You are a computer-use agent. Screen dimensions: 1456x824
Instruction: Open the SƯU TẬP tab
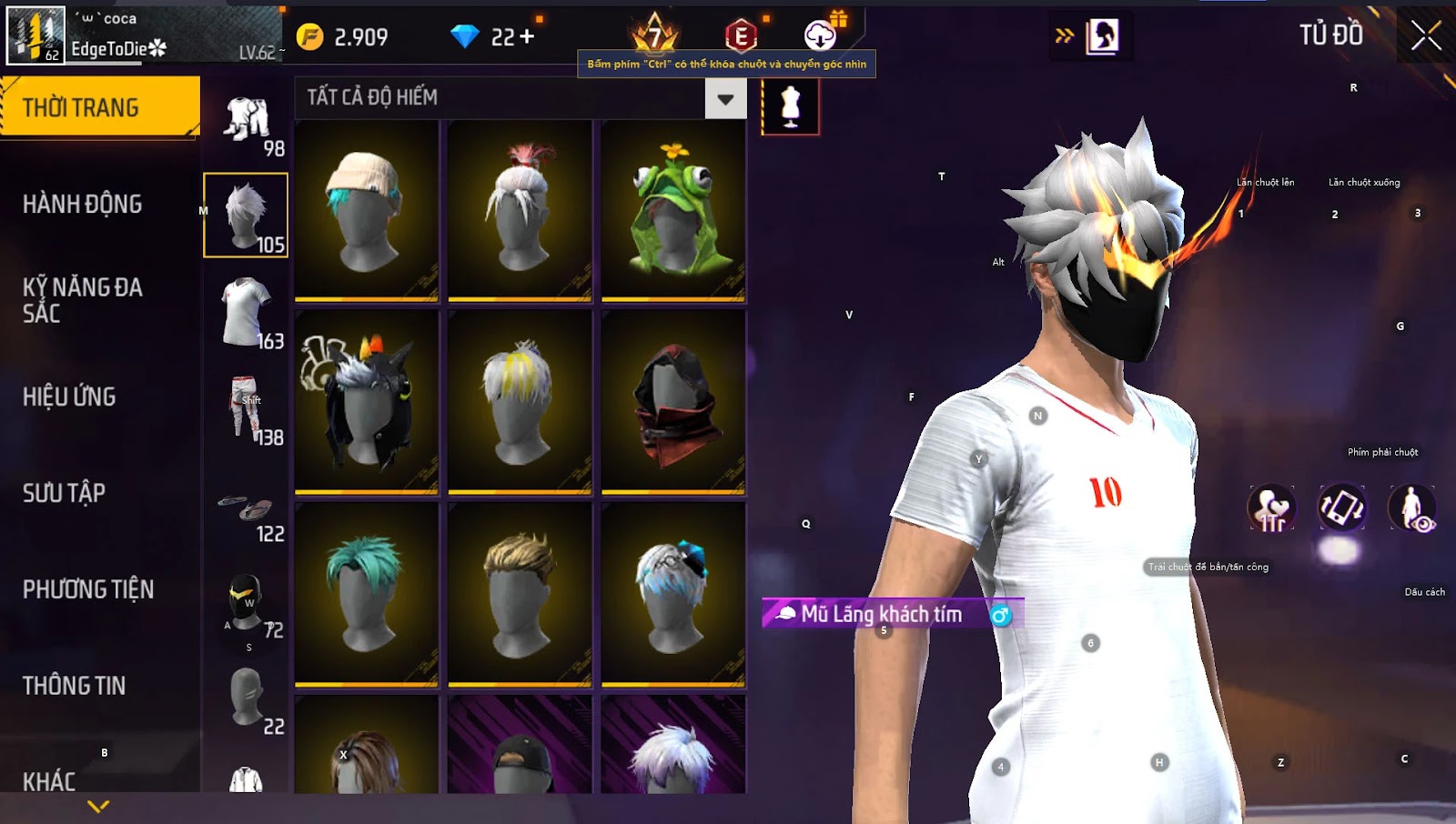(x=65, y=493)
